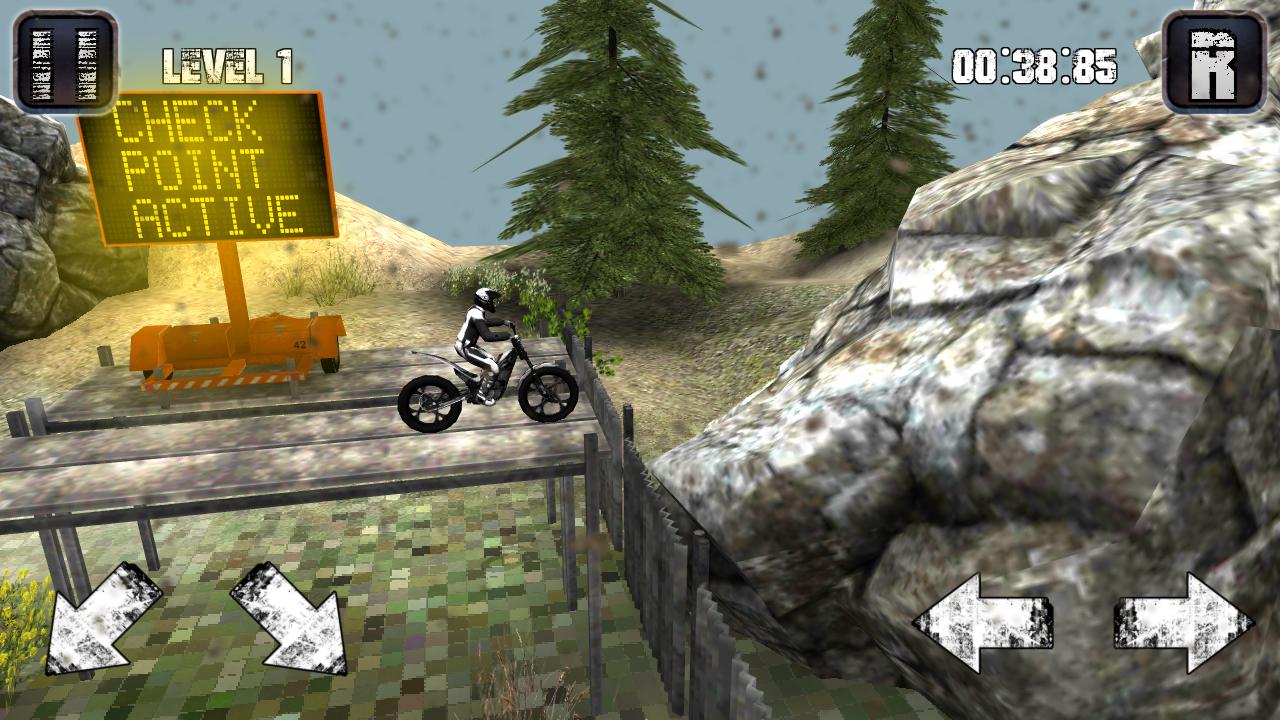Click the number 42 on the orange trailer
This screenshot has height=720, width=1280.
(x=298, y=345)
